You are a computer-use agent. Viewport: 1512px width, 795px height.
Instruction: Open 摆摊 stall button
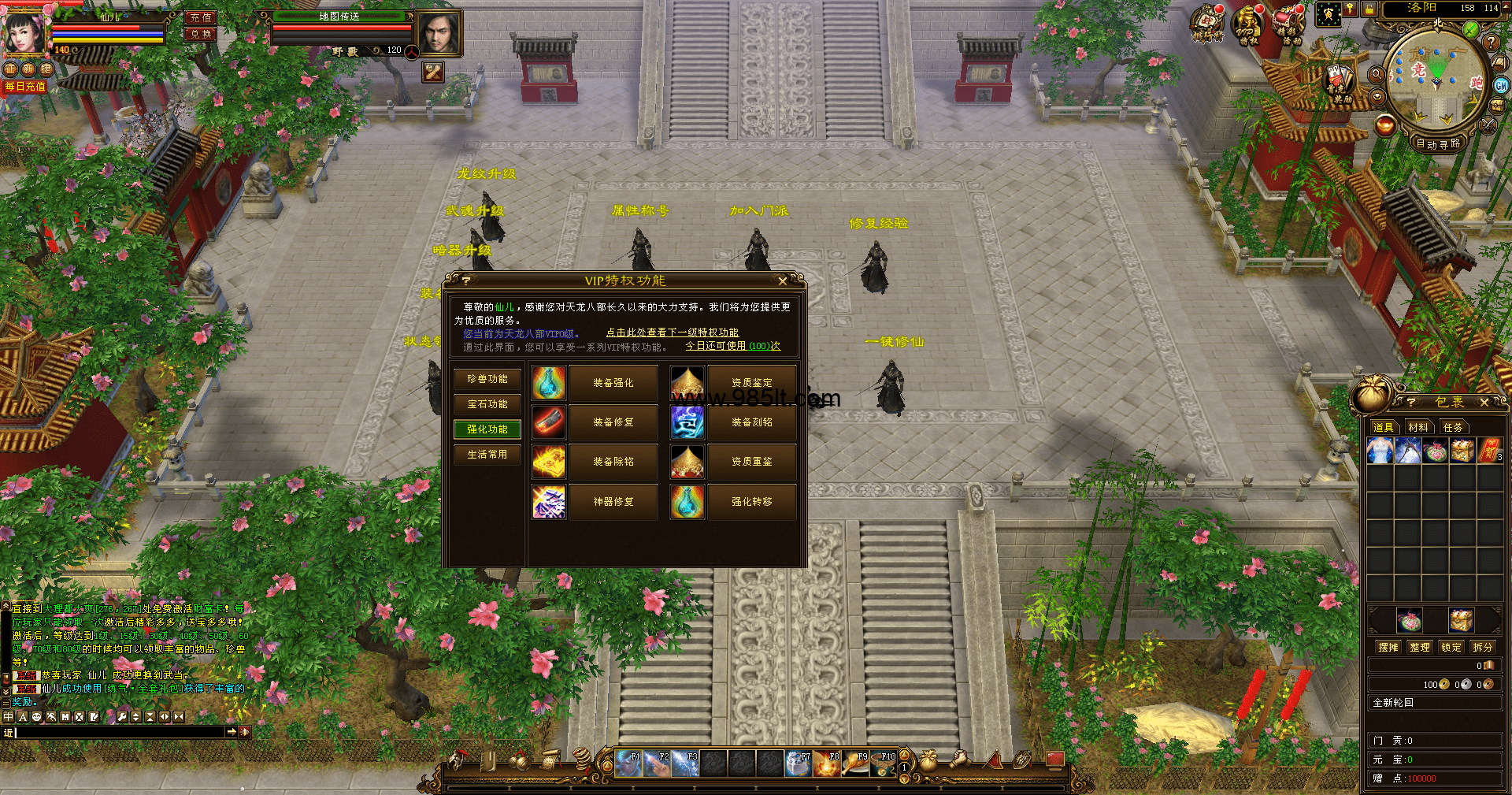click(1388, 647)
